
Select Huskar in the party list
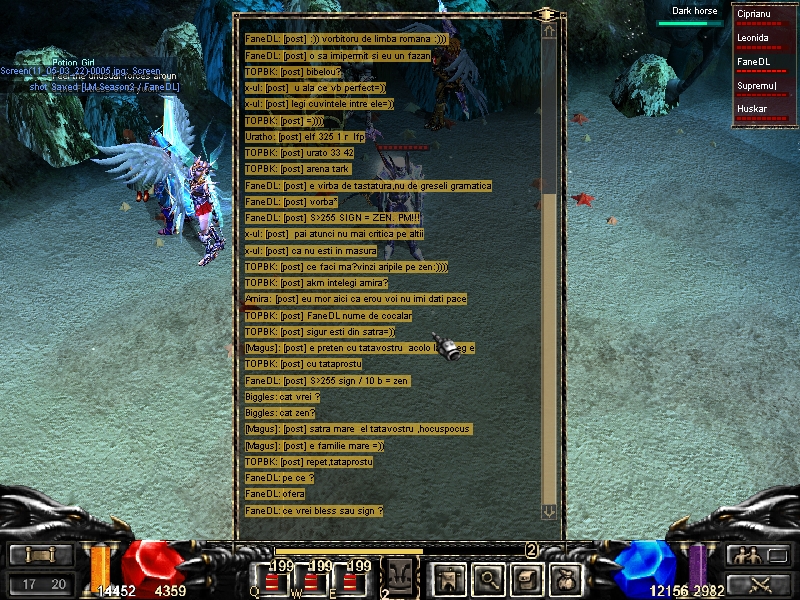(x=765, y=110)
